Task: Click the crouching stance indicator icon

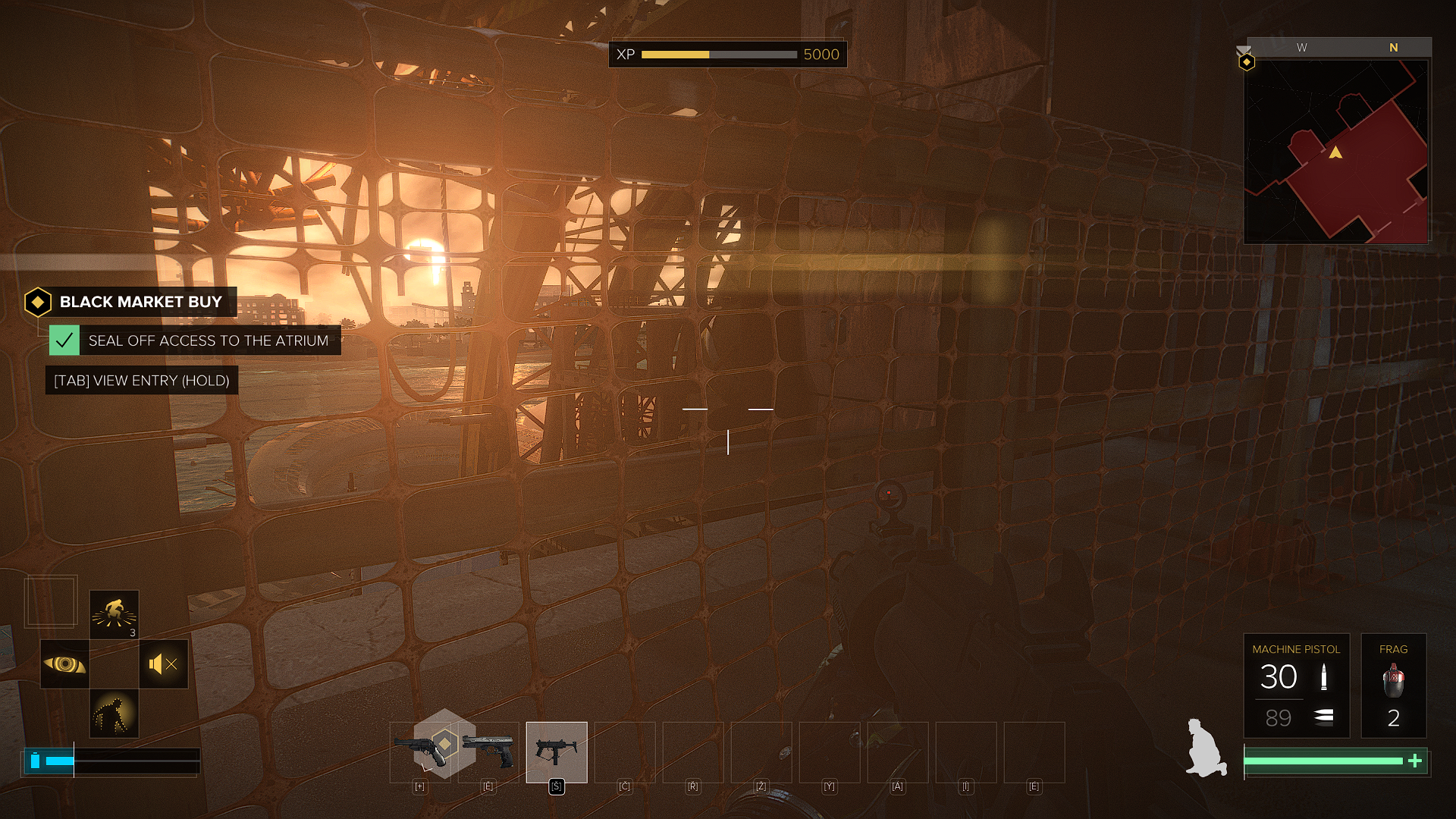Action: tap(1206, 748)
